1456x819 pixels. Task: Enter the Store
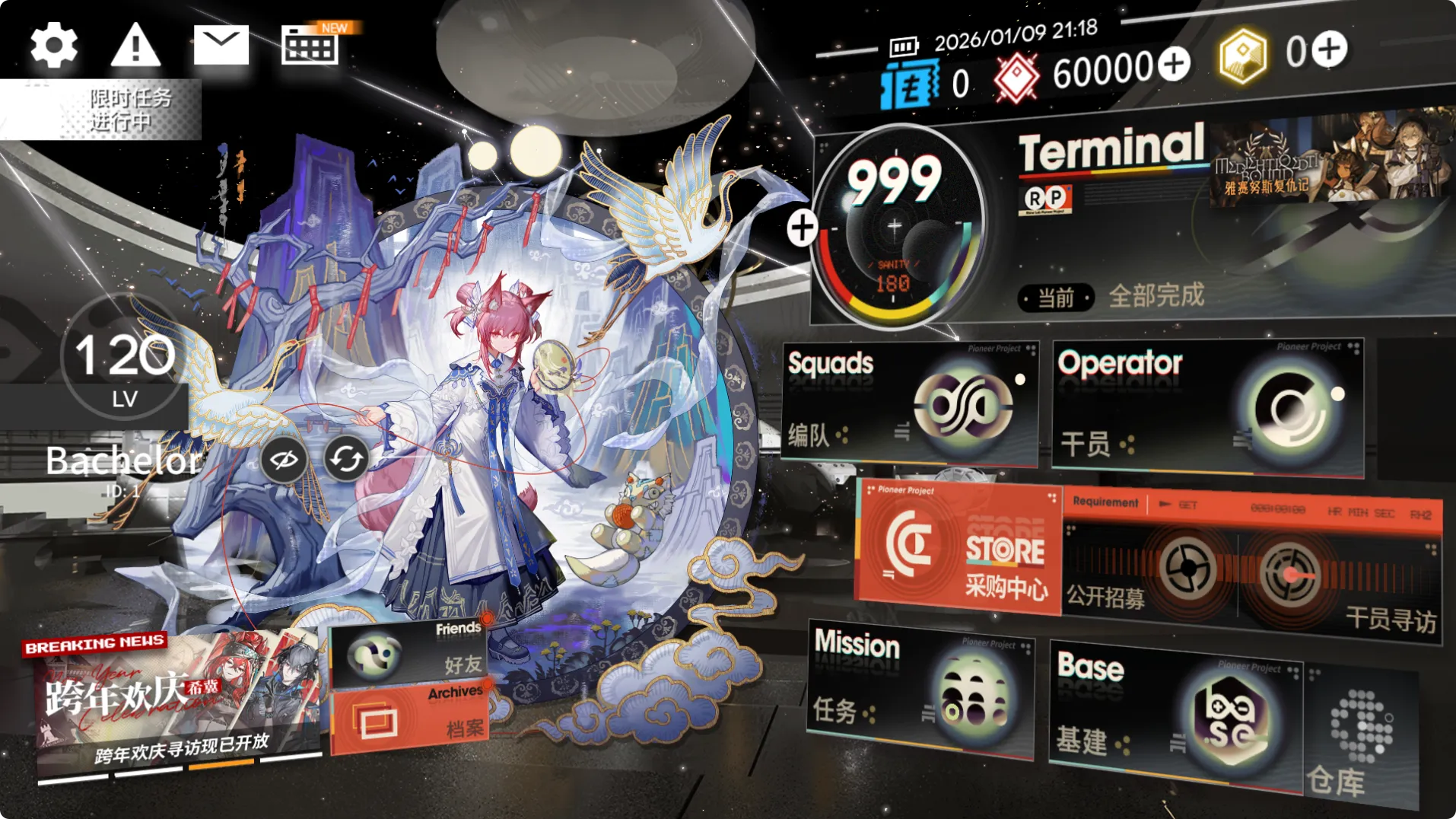pos(960,548)
